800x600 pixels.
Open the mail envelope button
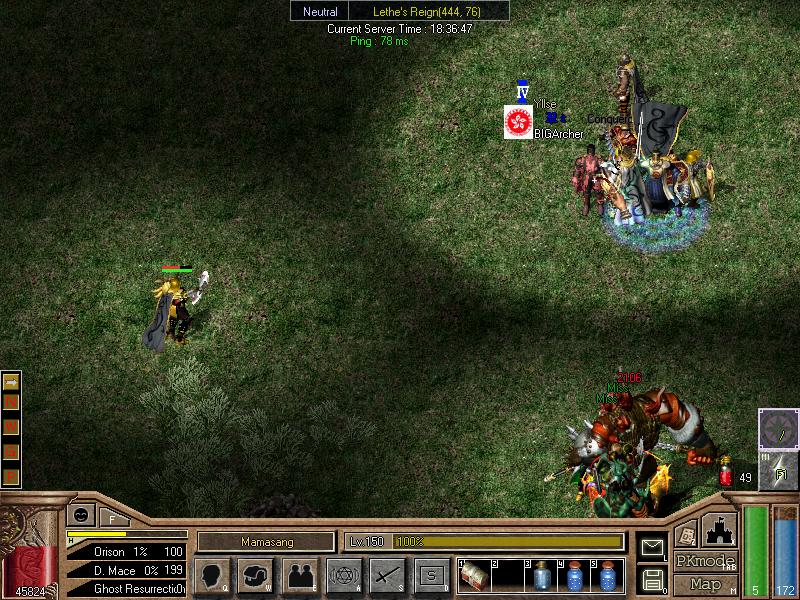click(652, 547)
